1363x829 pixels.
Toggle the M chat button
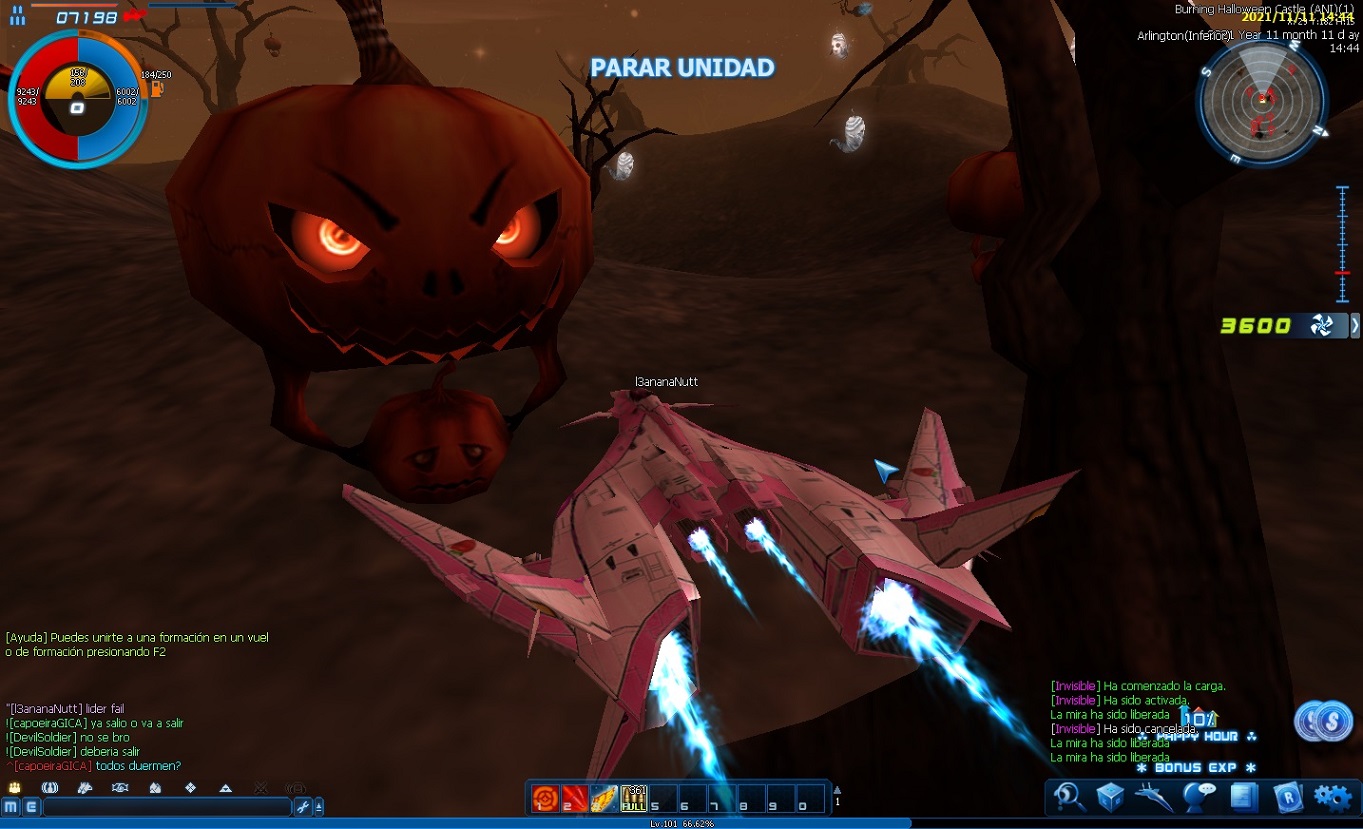pos(11,807)
